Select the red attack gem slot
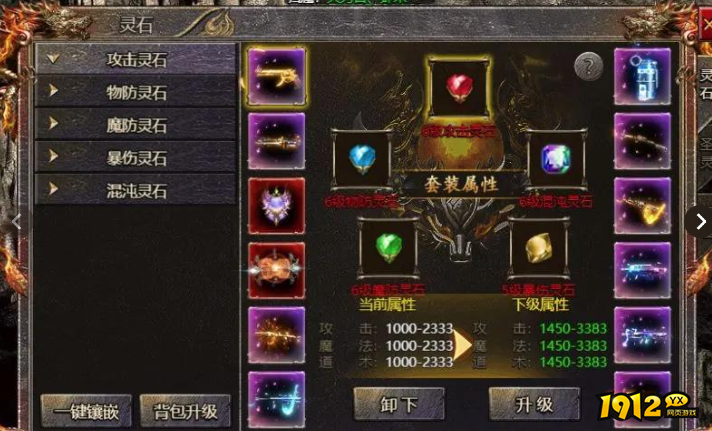Image resolution: width=712 pixels, height=431 pixels. point(458,87)
